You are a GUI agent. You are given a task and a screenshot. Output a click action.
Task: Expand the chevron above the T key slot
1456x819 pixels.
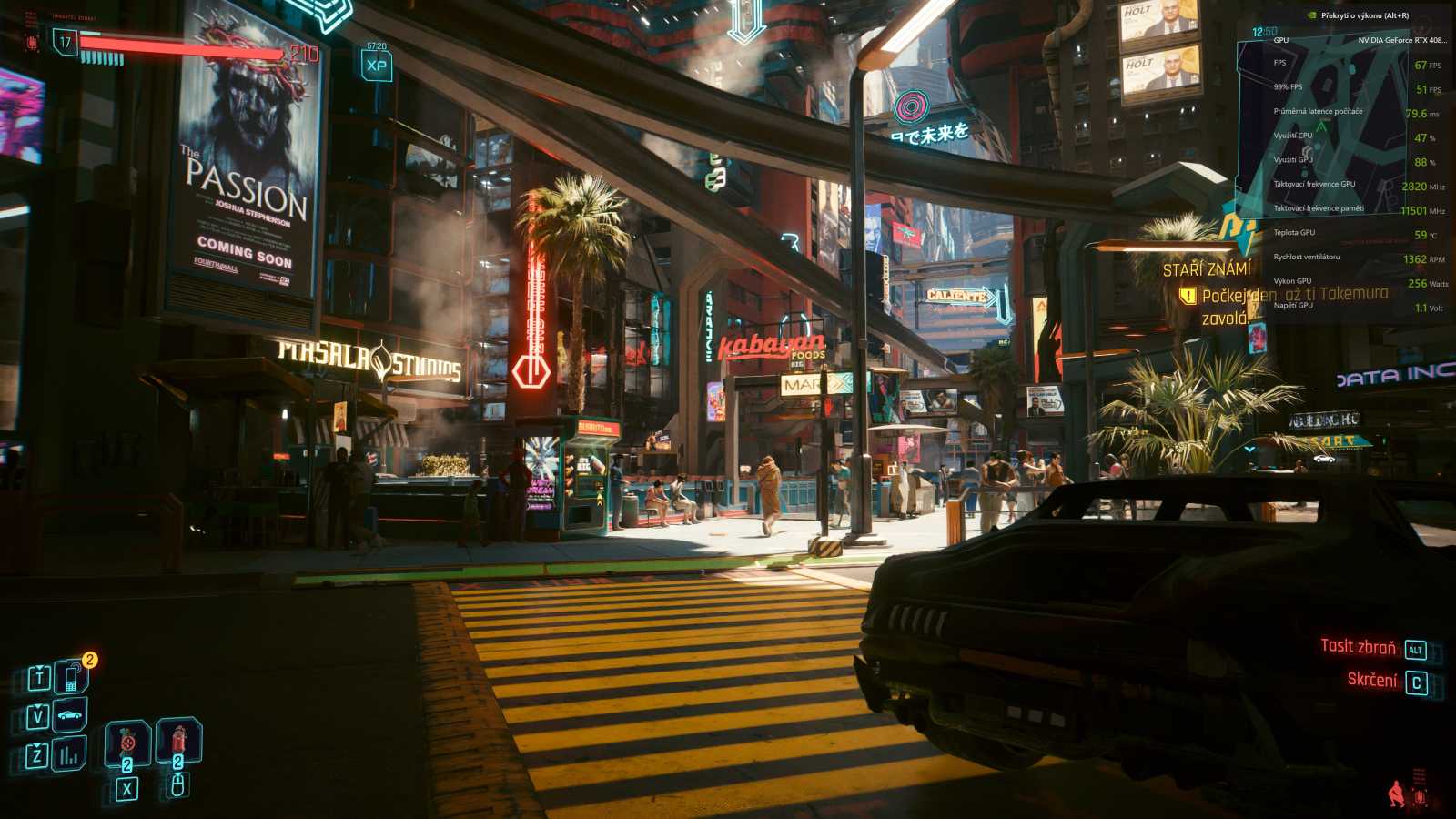point(39,666)
